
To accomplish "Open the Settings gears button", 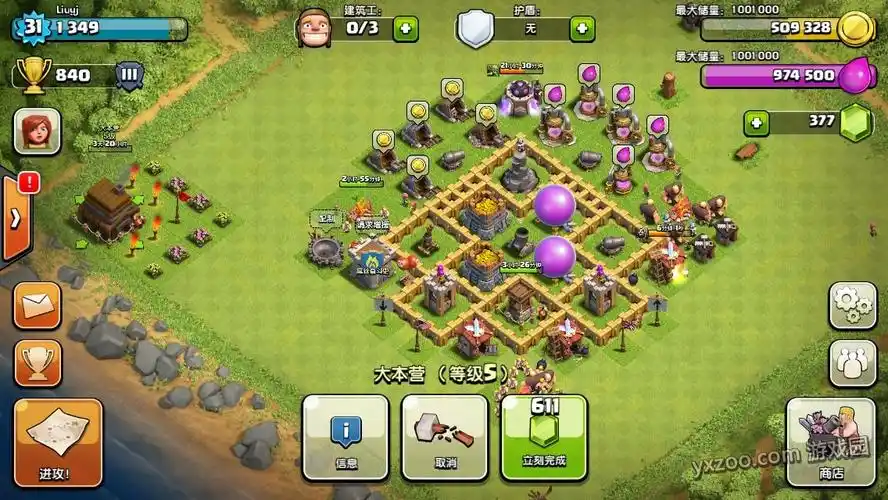I will [x=852, y=305].
